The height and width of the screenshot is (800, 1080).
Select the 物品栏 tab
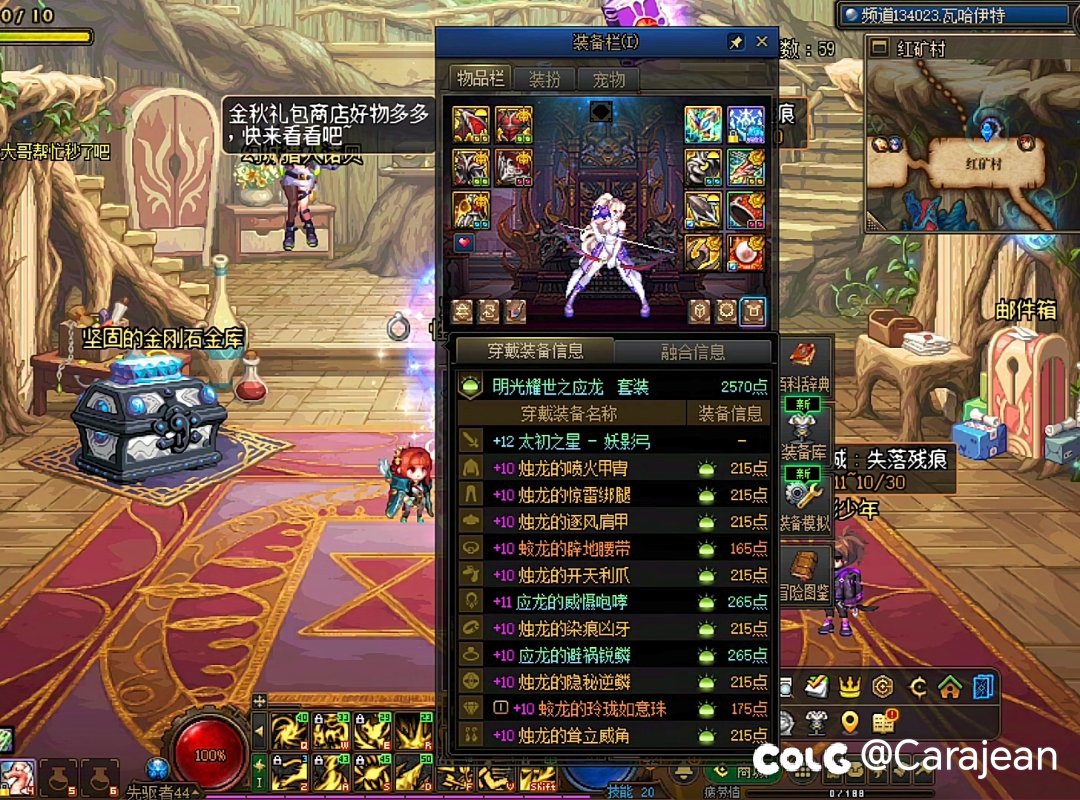coord(481,79)
